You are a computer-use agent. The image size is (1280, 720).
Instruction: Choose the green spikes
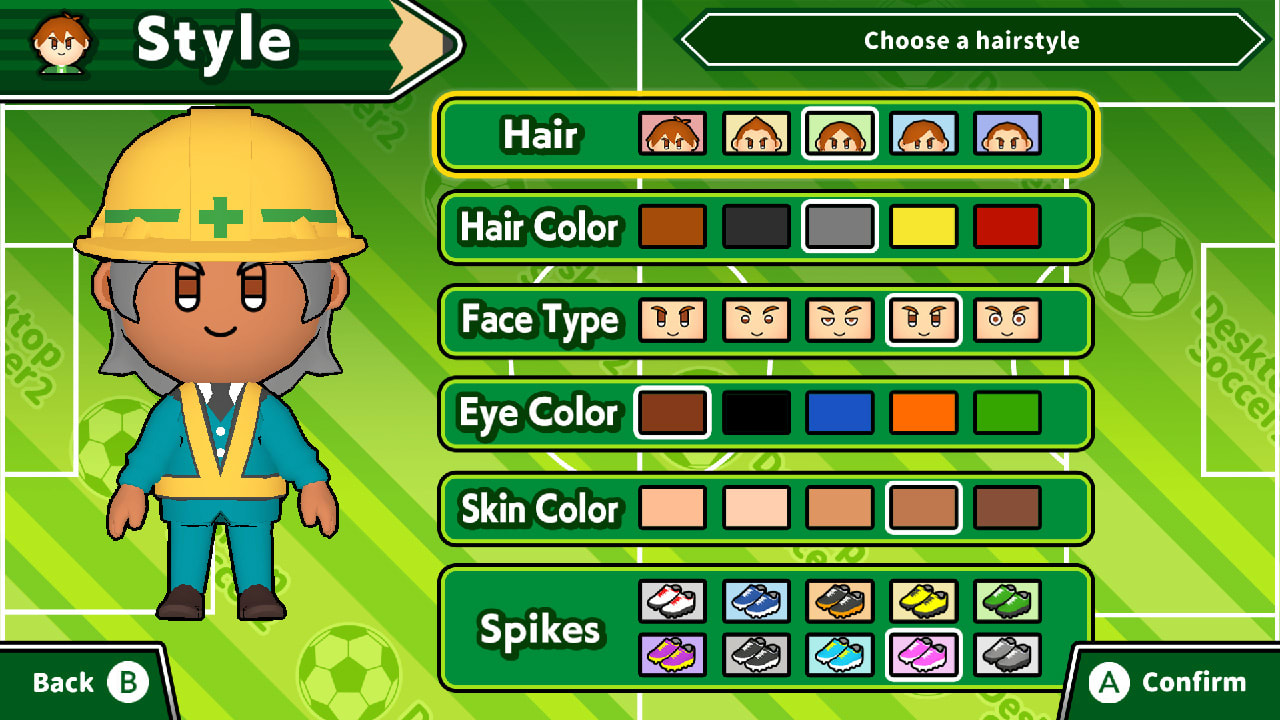[x=1008, y=601]
